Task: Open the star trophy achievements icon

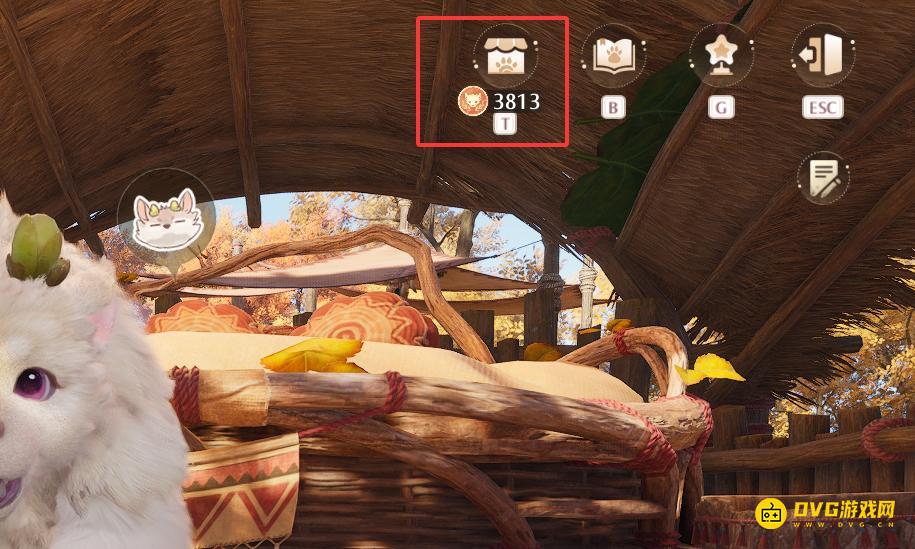Action: [x=720, y=56]
